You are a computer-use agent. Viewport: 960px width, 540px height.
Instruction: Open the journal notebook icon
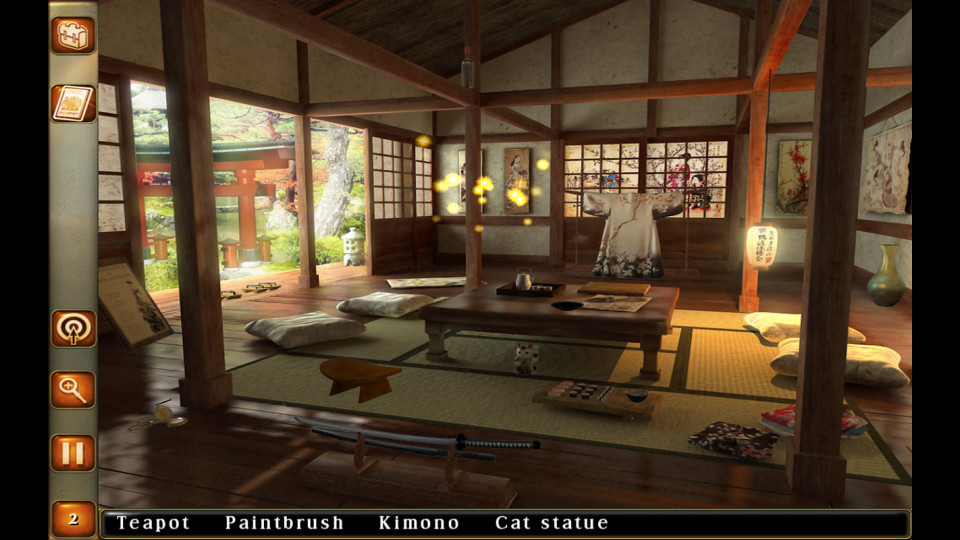pos(73,103)
